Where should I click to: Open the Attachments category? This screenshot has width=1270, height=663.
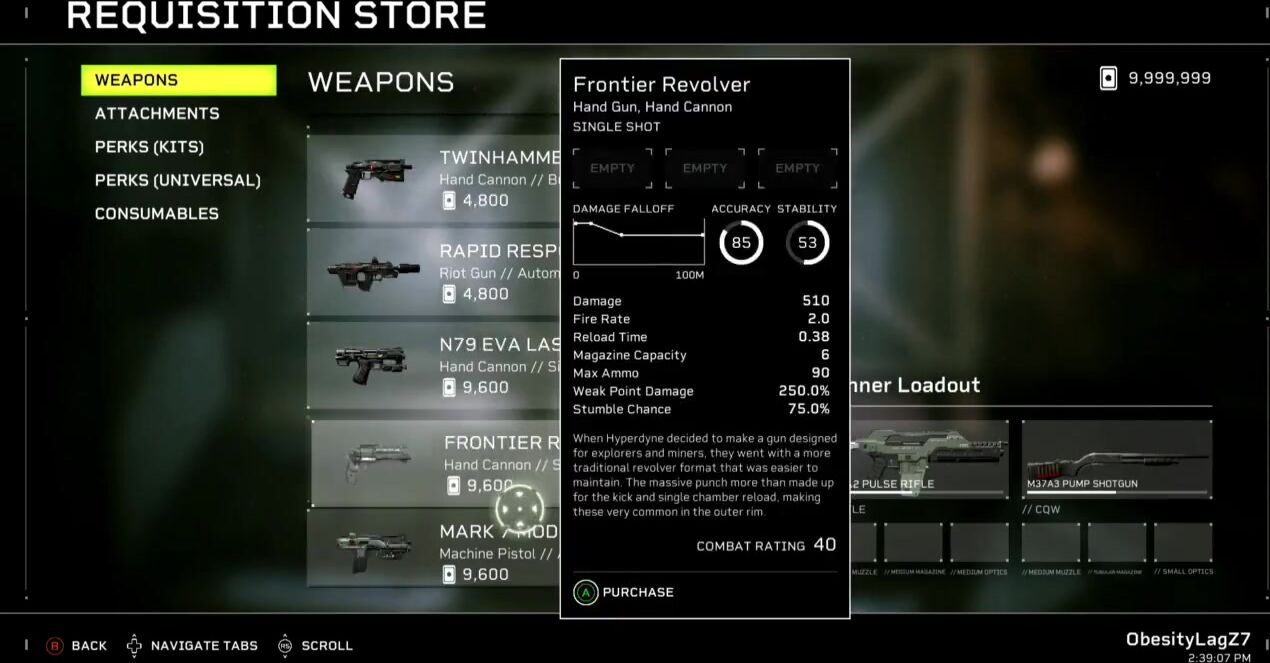157,114
